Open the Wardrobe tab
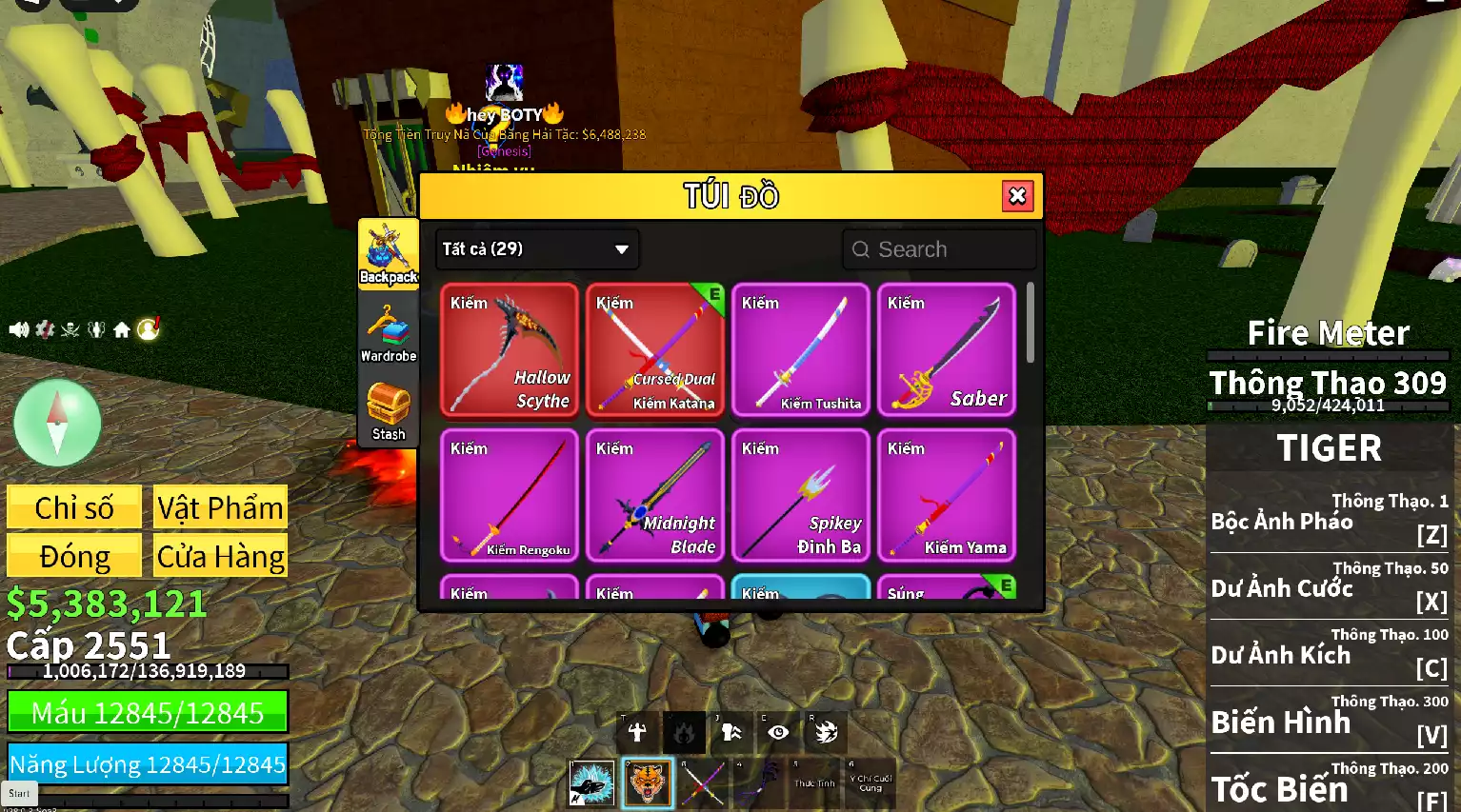Image resolution: width=1461 pixels, height=812 pixels. point(389,333)
